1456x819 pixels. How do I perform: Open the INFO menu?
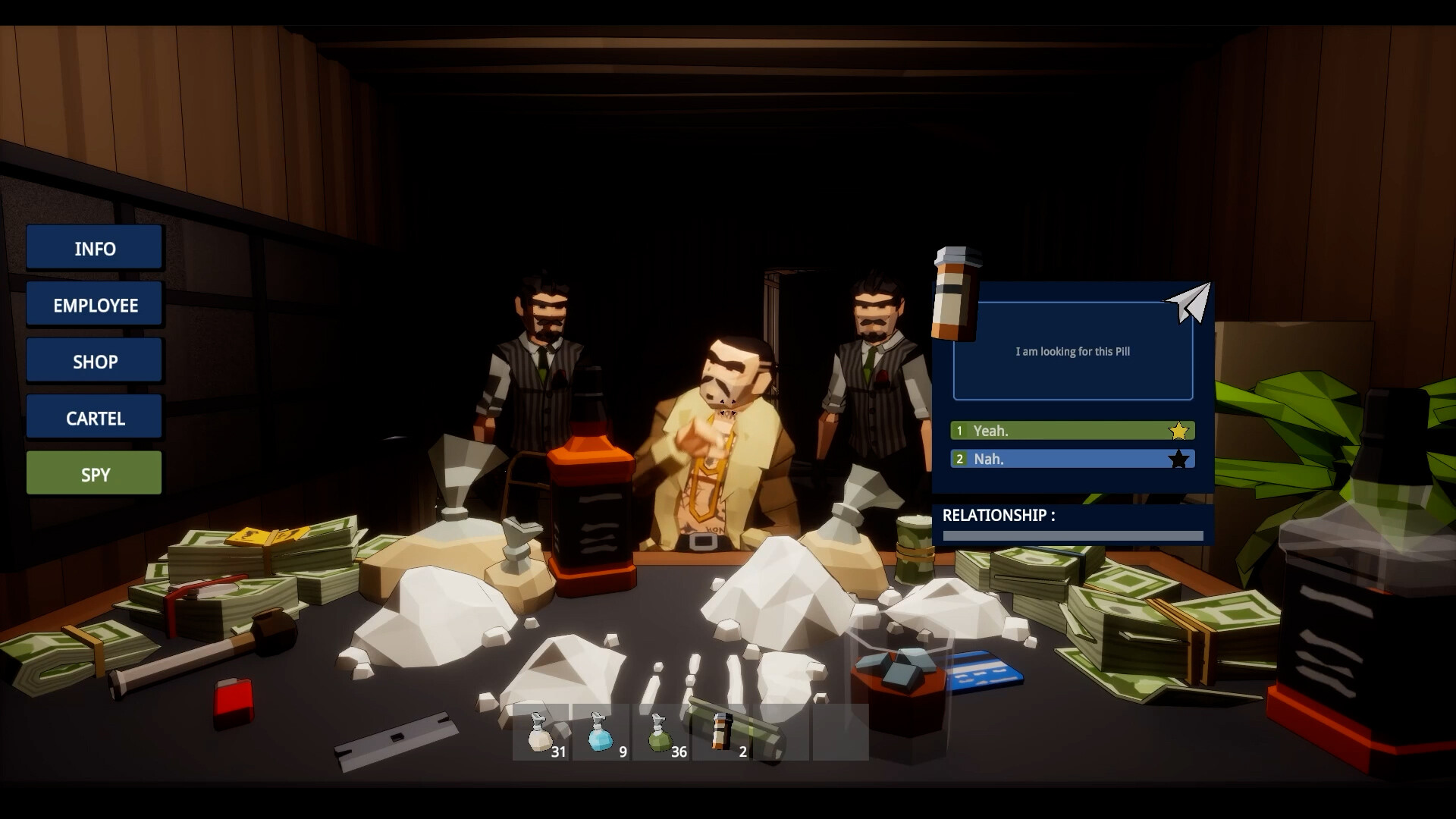click(x=94, y=248)
